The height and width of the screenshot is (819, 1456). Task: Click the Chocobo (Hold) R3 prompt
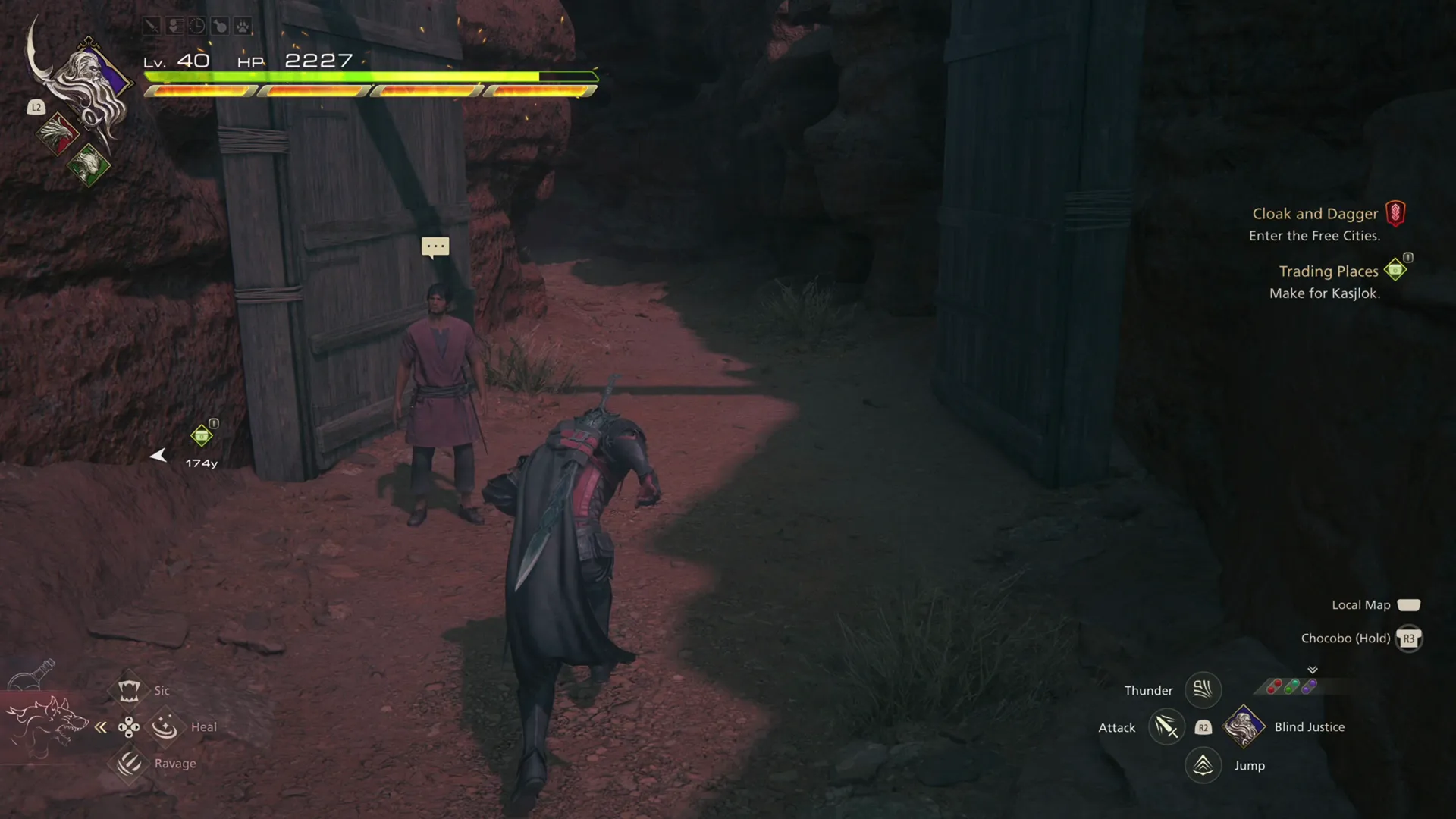[x=1409, y=639]
